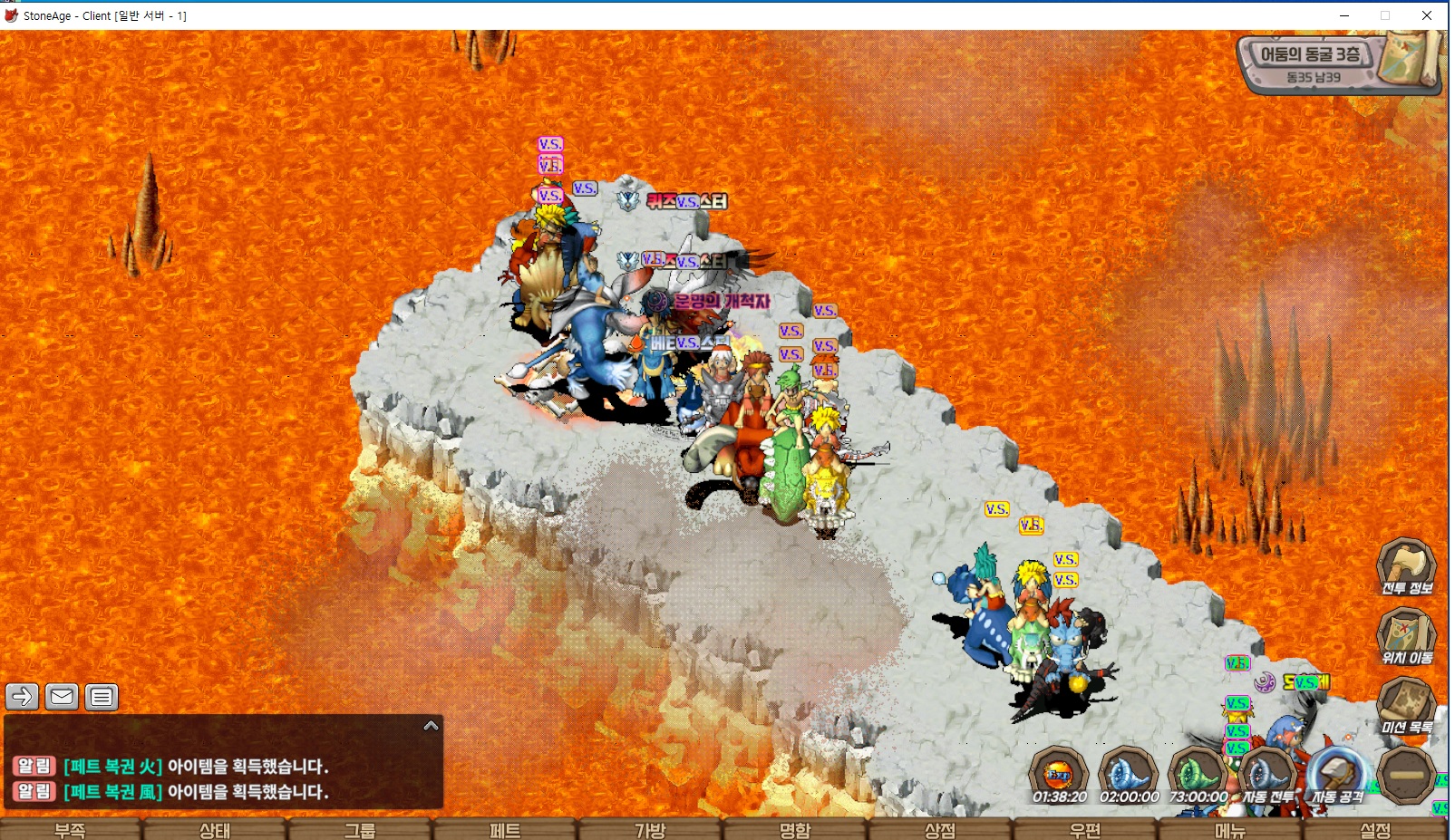Open the 메뉴 (menu) button
The width and height of the screenshot is (1455, 840).
[1230, 829]
